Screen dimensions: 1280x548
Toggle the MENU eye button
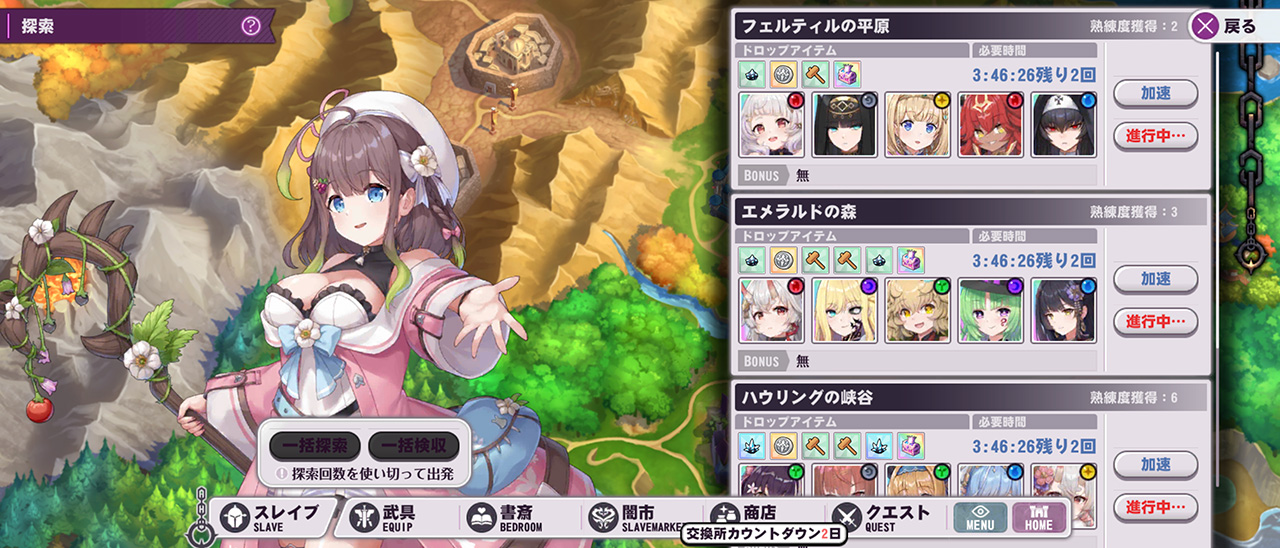979,517
